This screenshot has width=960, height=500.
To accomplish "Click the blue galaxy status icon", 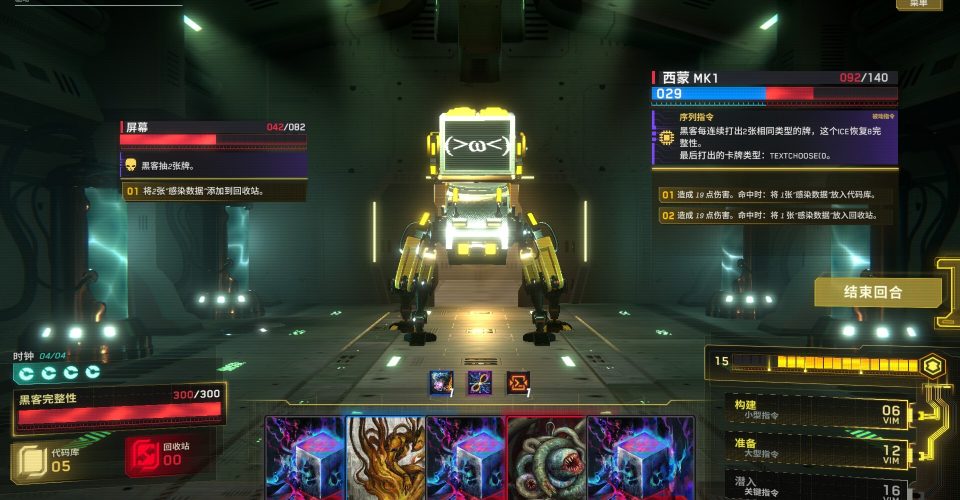I will coord(441,382).
